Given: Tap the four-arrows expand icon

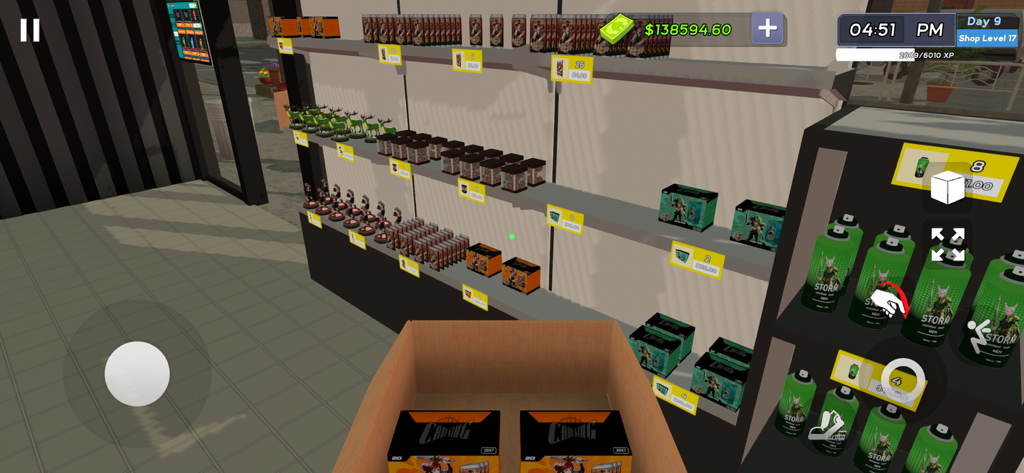Looking at the screenshot, I should click(x=946, y=244).
